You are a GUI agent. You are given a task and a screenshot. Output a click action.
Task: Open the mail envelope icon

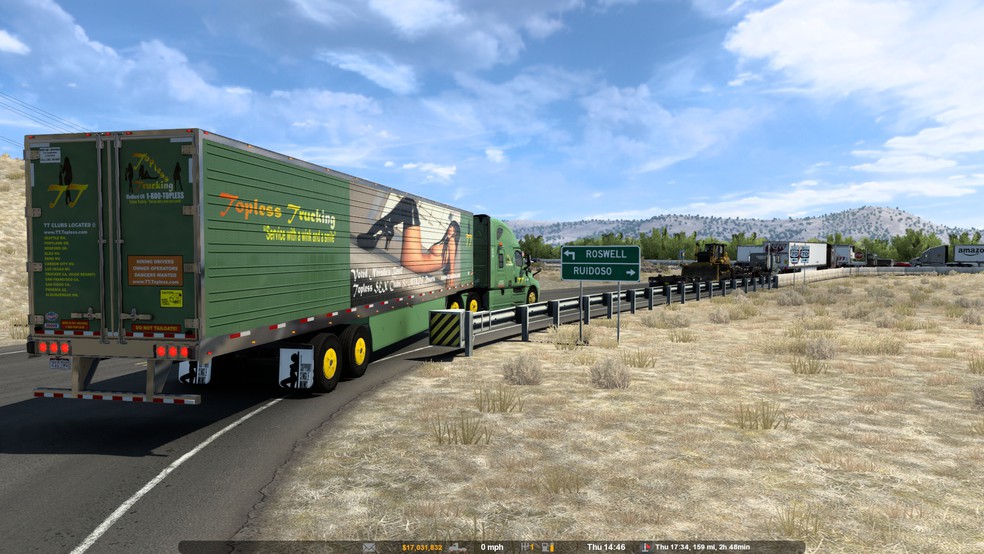coord(369,547)
